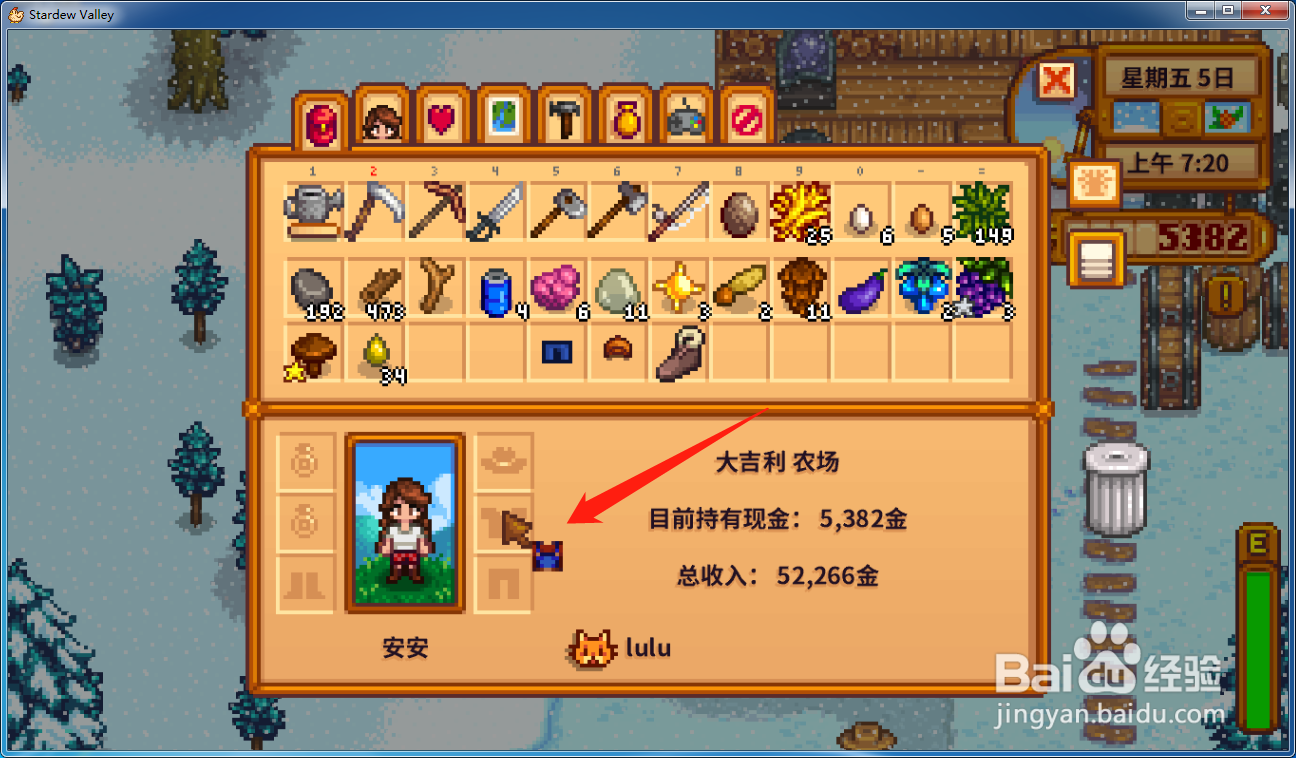Viewport: 1296px width, 758px height.
Task: Switch to the inventory tab with red backpack
Action: pos(320,118)
